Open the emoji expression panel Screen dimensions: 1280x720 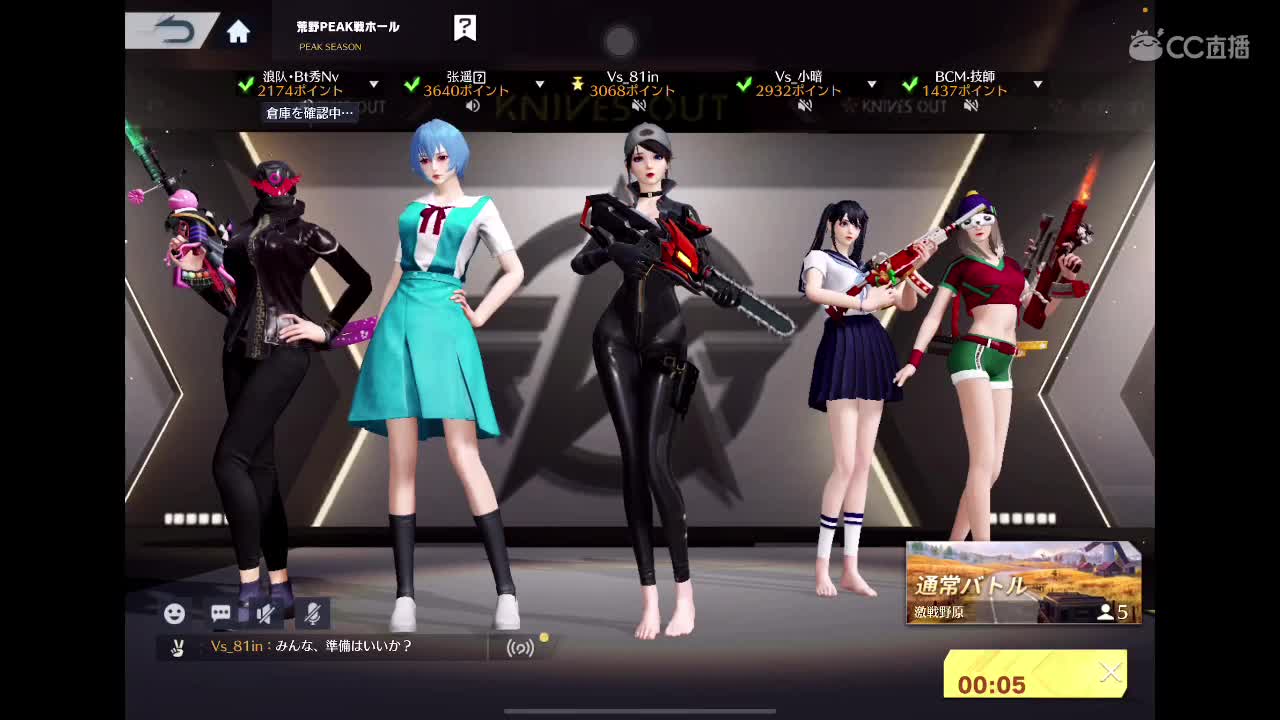(176, 614)
